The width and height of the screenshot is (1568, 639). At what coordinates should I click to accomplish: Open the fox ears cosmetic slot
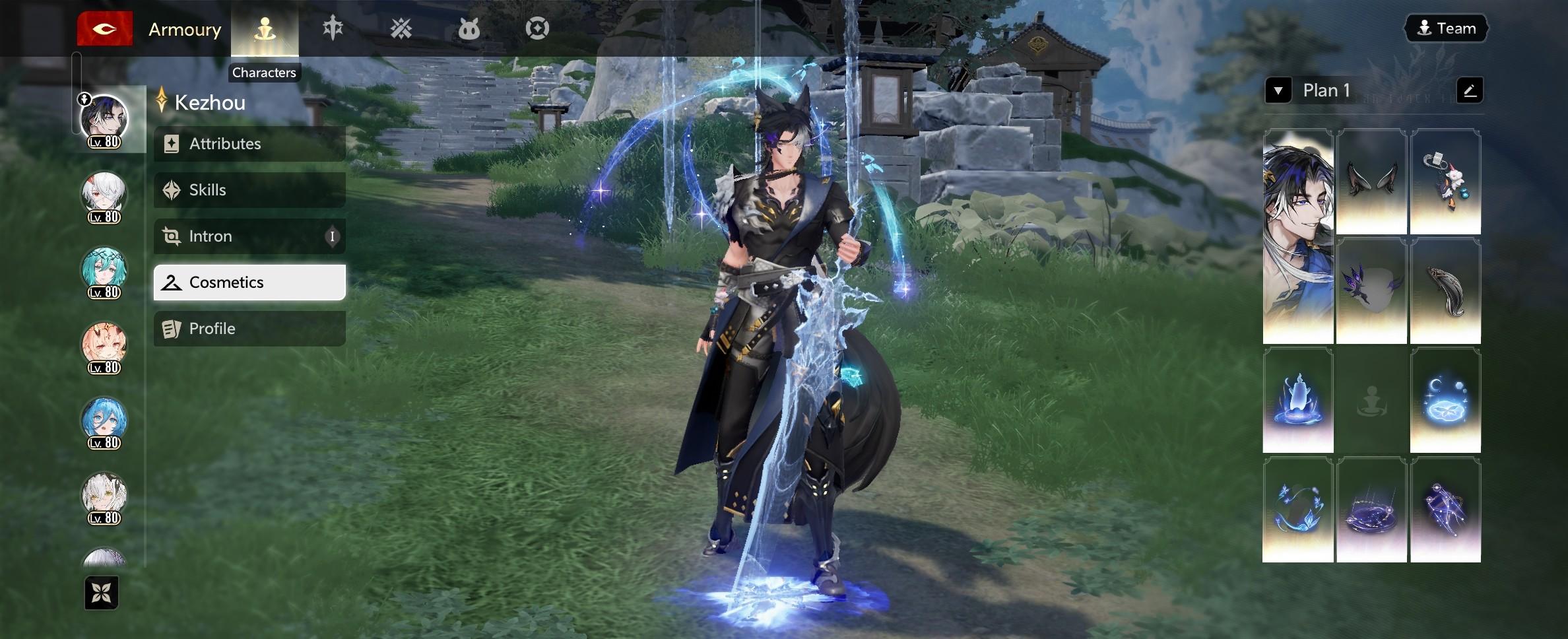coord(1371,182)
